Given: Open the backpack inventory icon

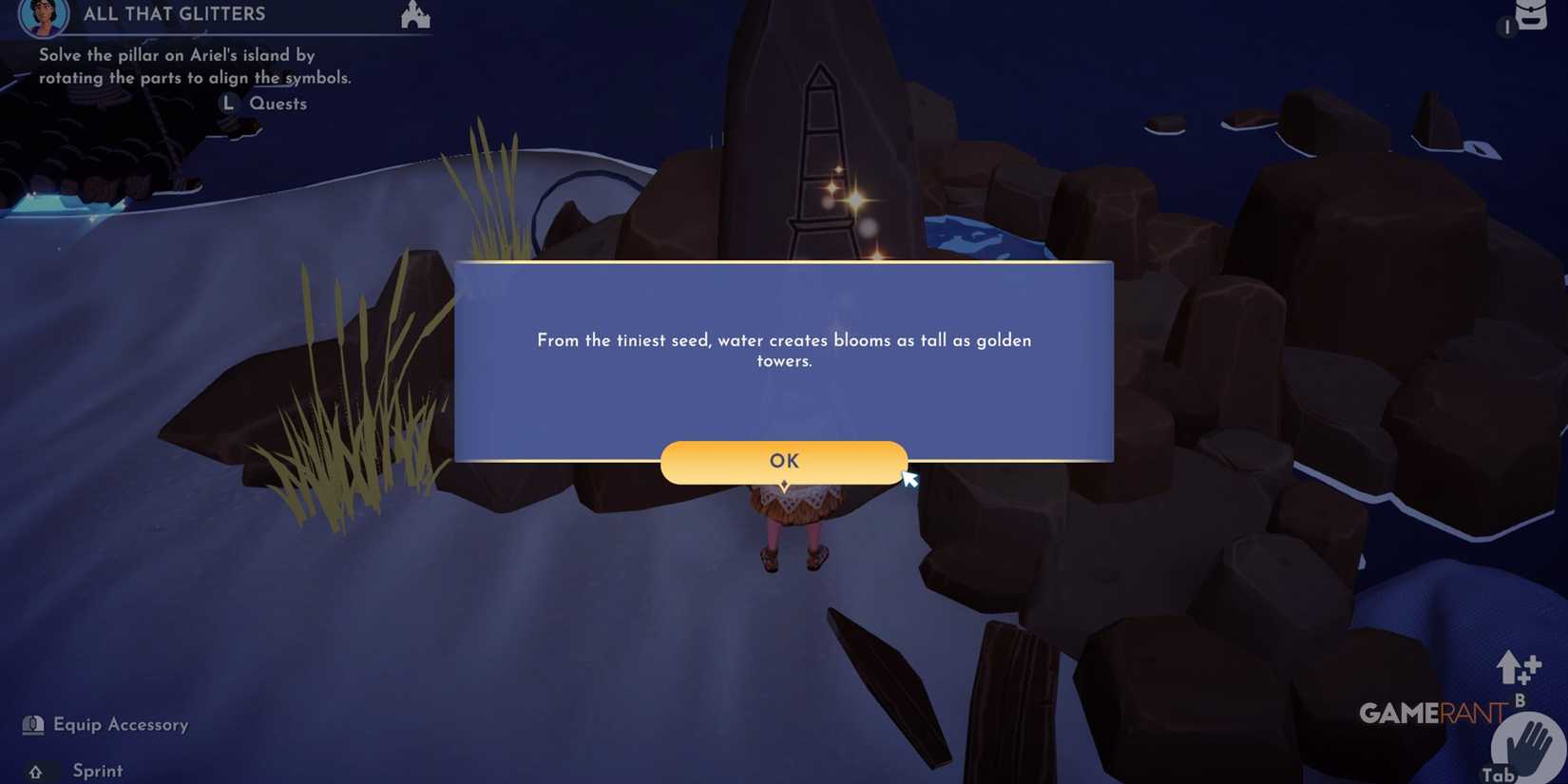Looking at the screenshot, I should (x=1531, y=16).
